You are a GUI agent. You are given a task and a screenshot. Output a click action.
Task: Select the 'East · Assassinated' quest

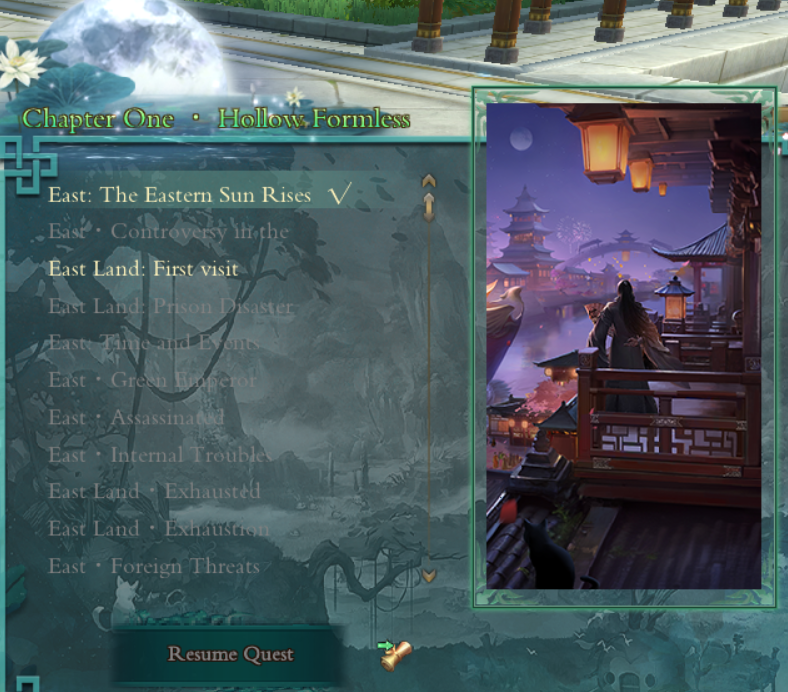tap(136, 417)
